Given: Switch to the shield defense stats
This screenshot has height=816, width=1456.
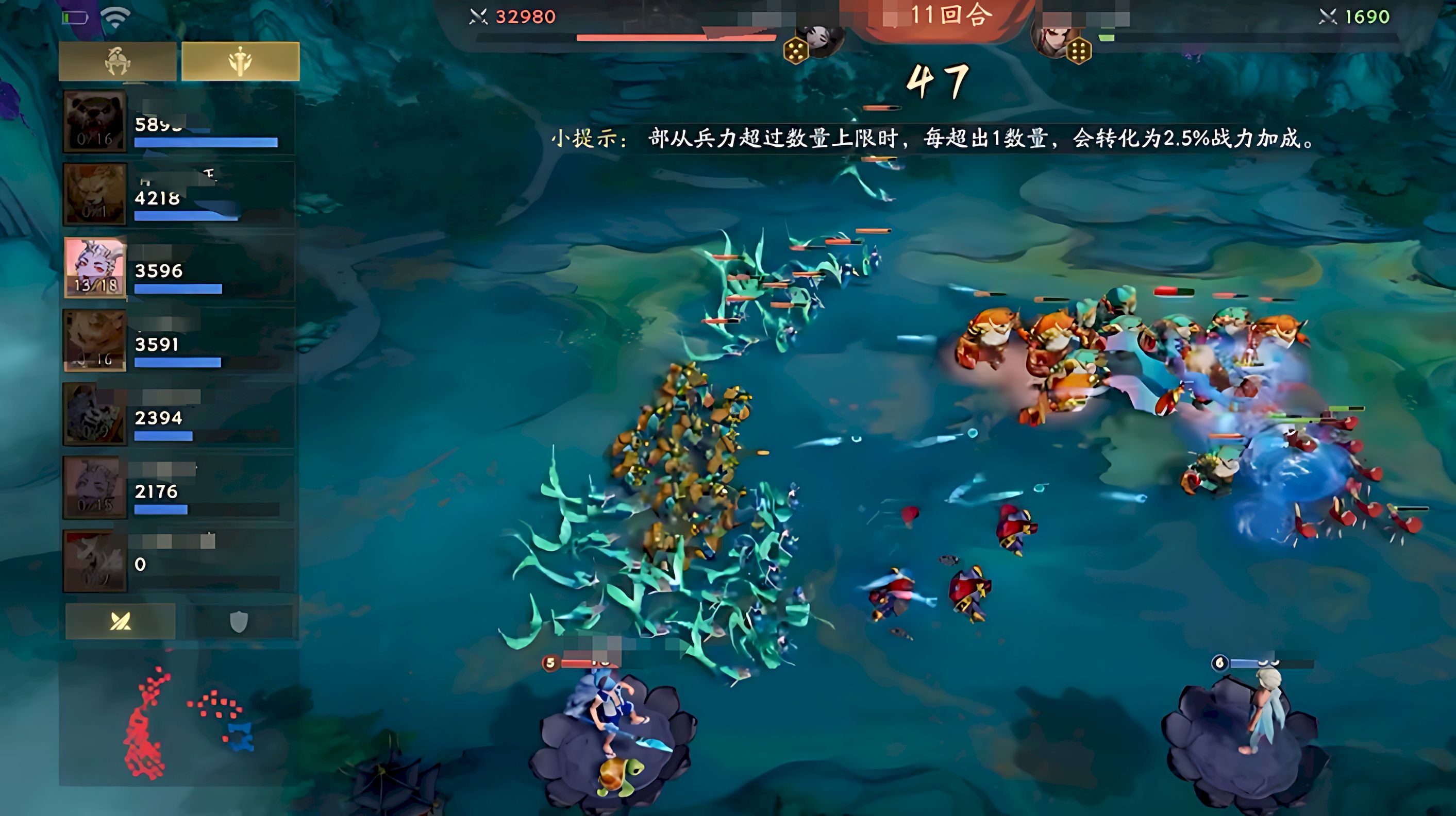Looking at the screenshot, I should point(239,622).
